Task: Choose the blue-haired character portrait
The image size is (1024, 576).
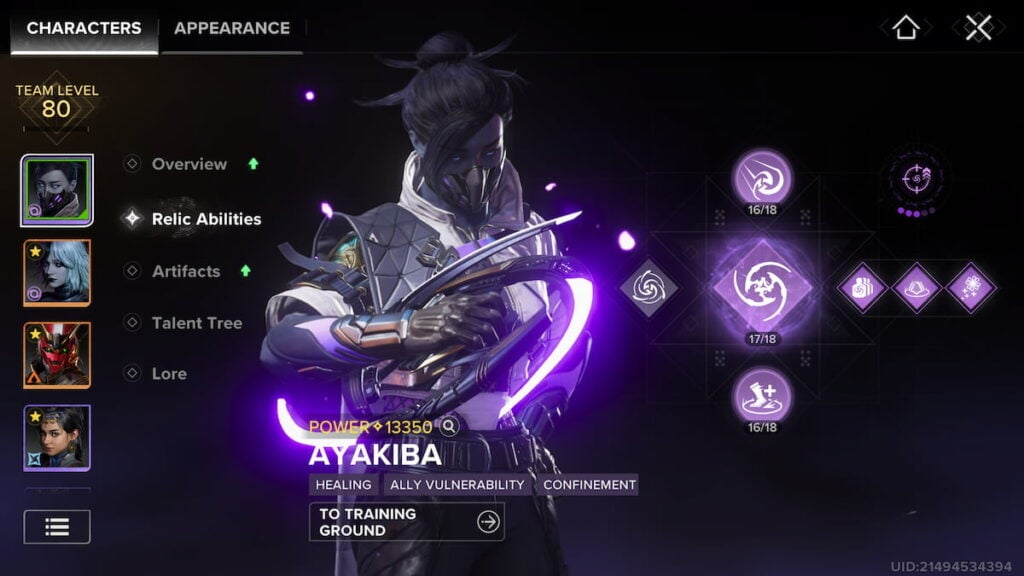Action: 57,273
